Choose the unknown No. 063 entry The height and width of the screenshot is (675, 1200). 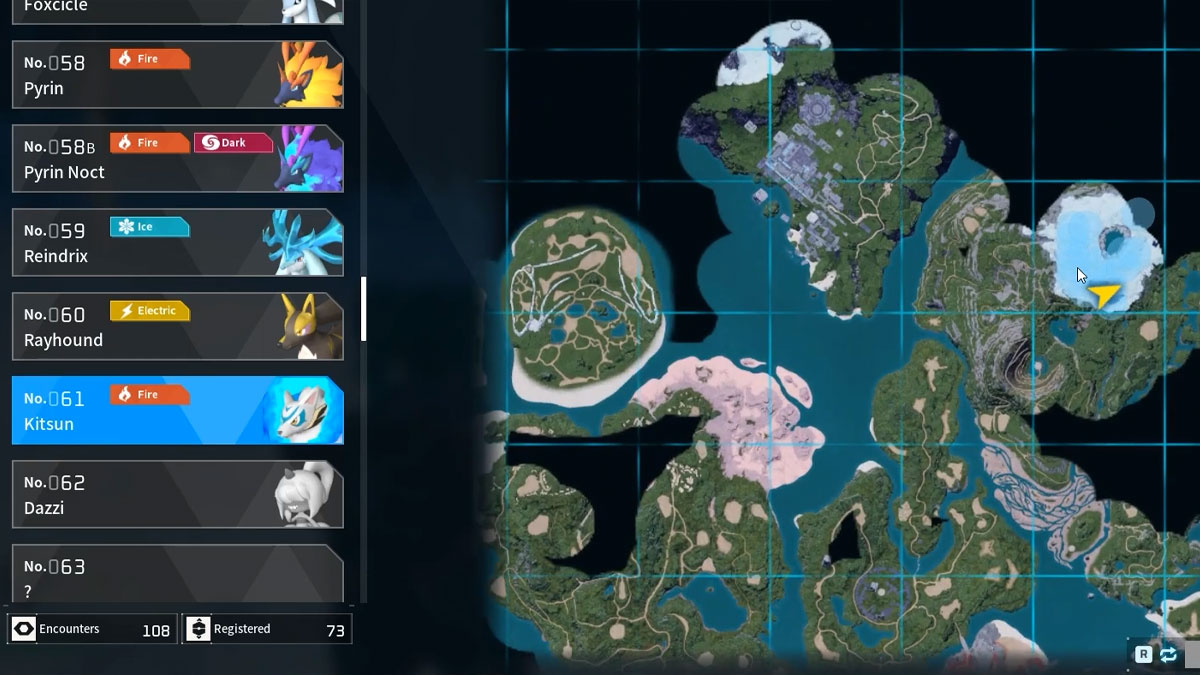177,575
